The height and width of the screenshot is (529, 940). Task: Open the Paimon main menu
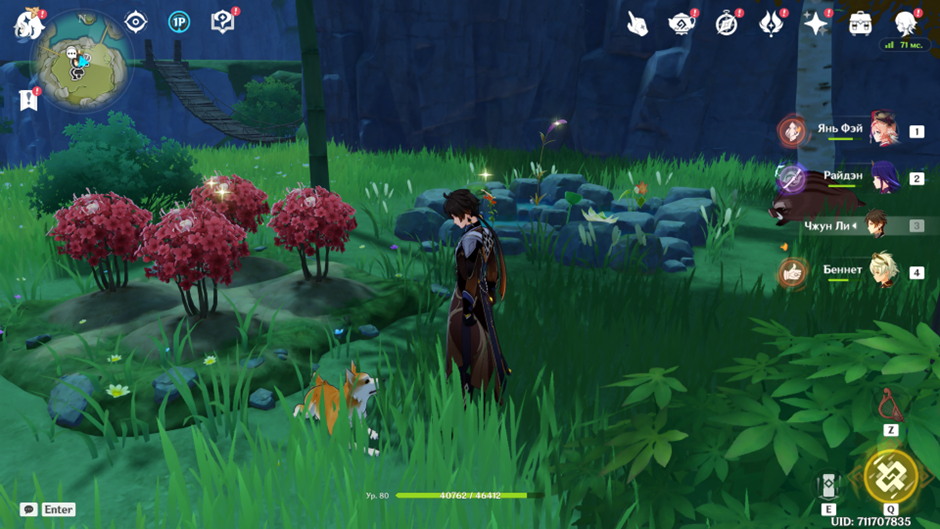point(28,24)
